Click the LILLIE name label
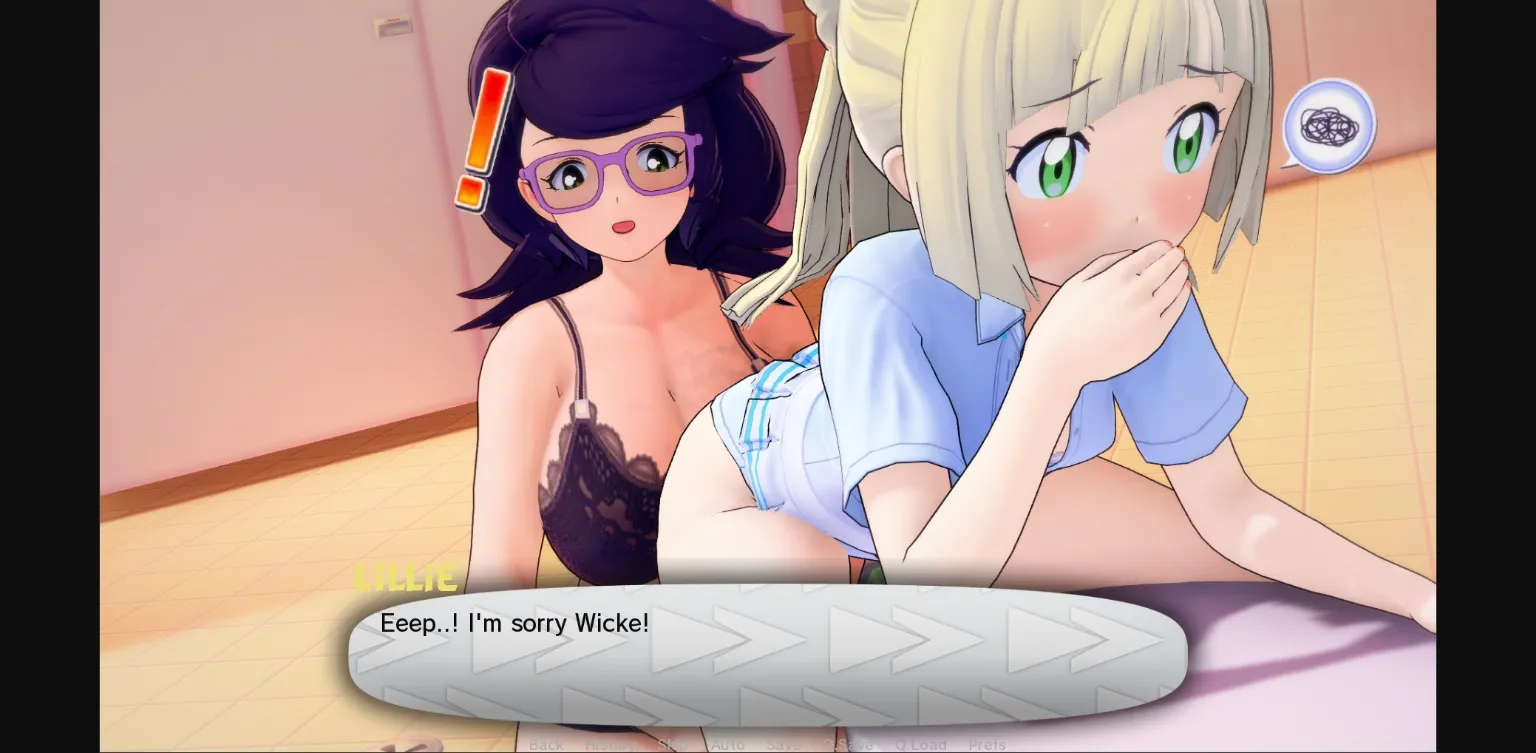 pyautogui.click(x=406, y=578)
